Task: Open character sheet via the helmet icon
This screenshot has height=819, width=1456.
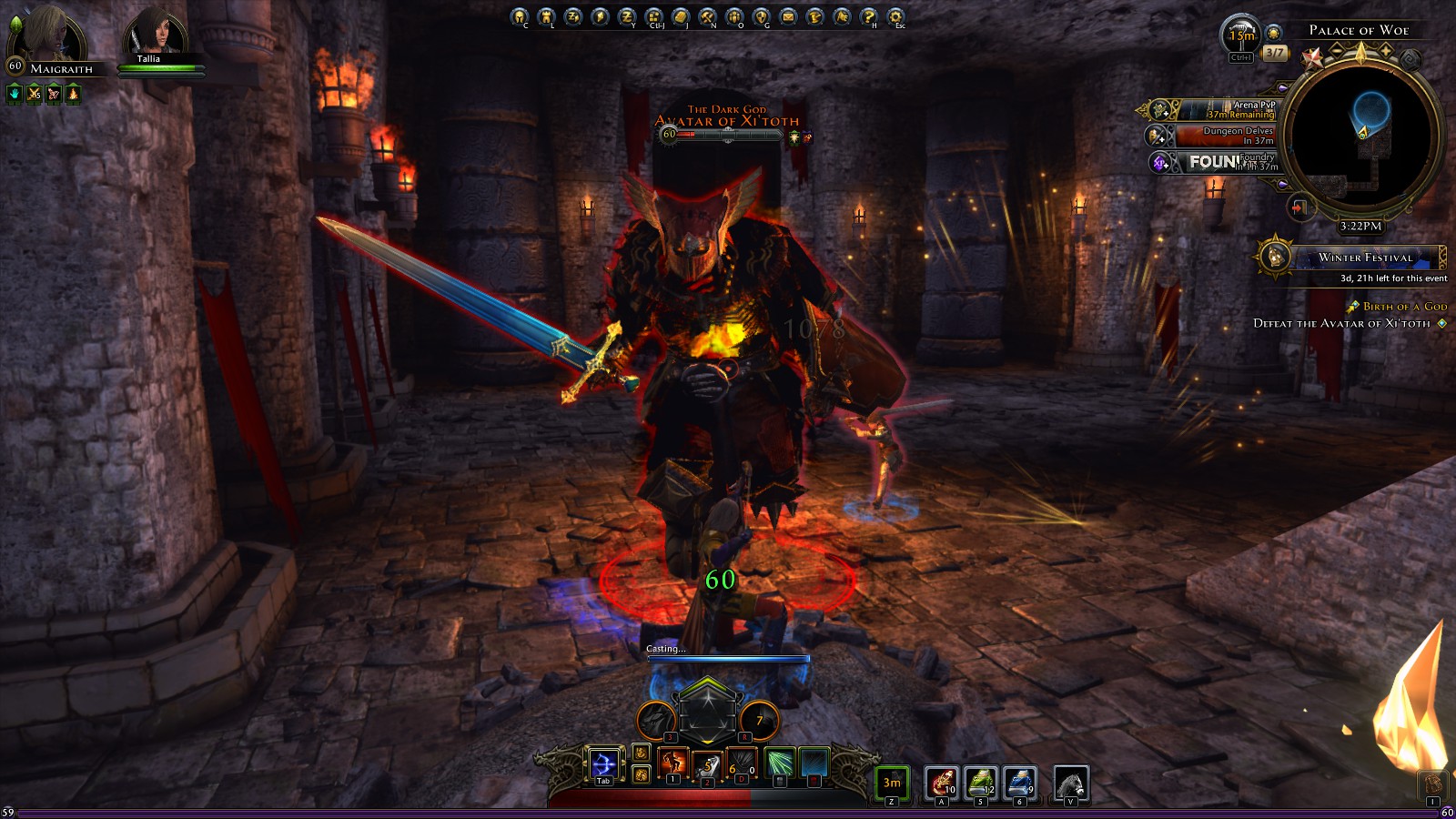Action: (x=519, y=15)
